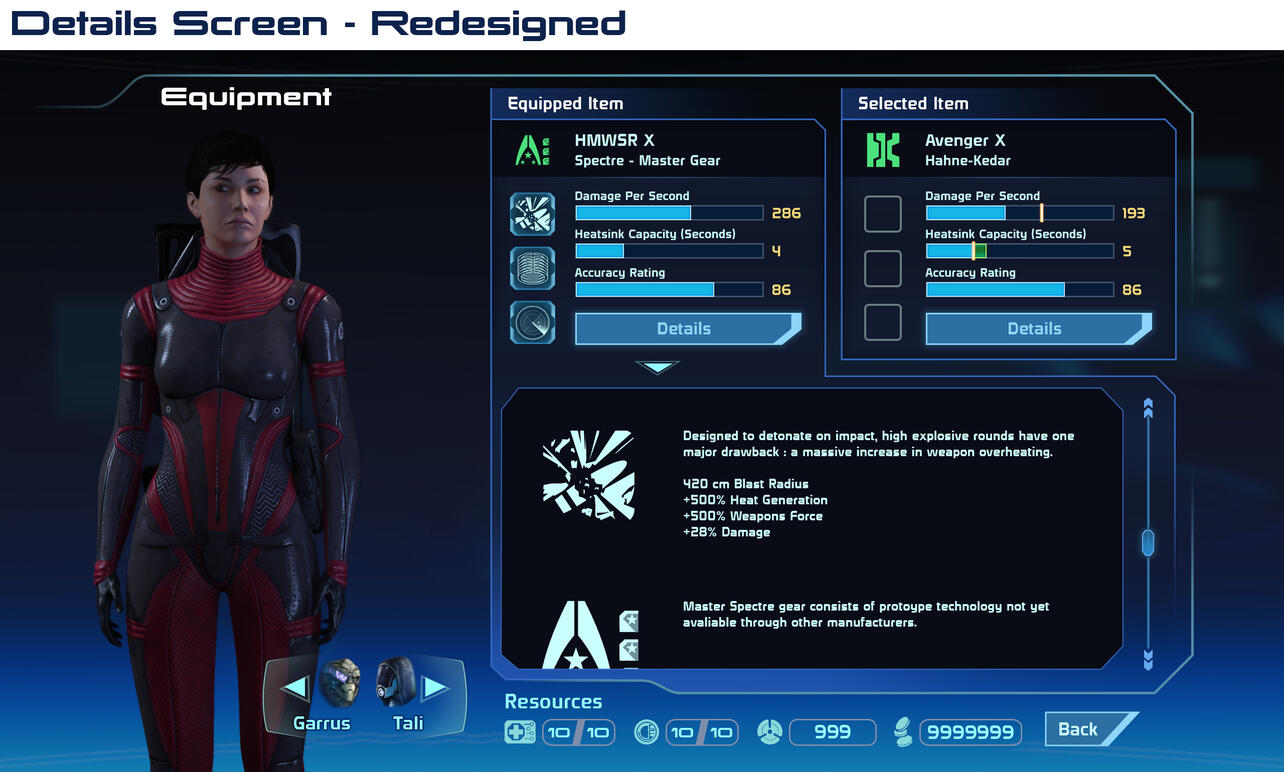
Task: Expand the equipped item panel down arrow
Action: coord(657,367)
